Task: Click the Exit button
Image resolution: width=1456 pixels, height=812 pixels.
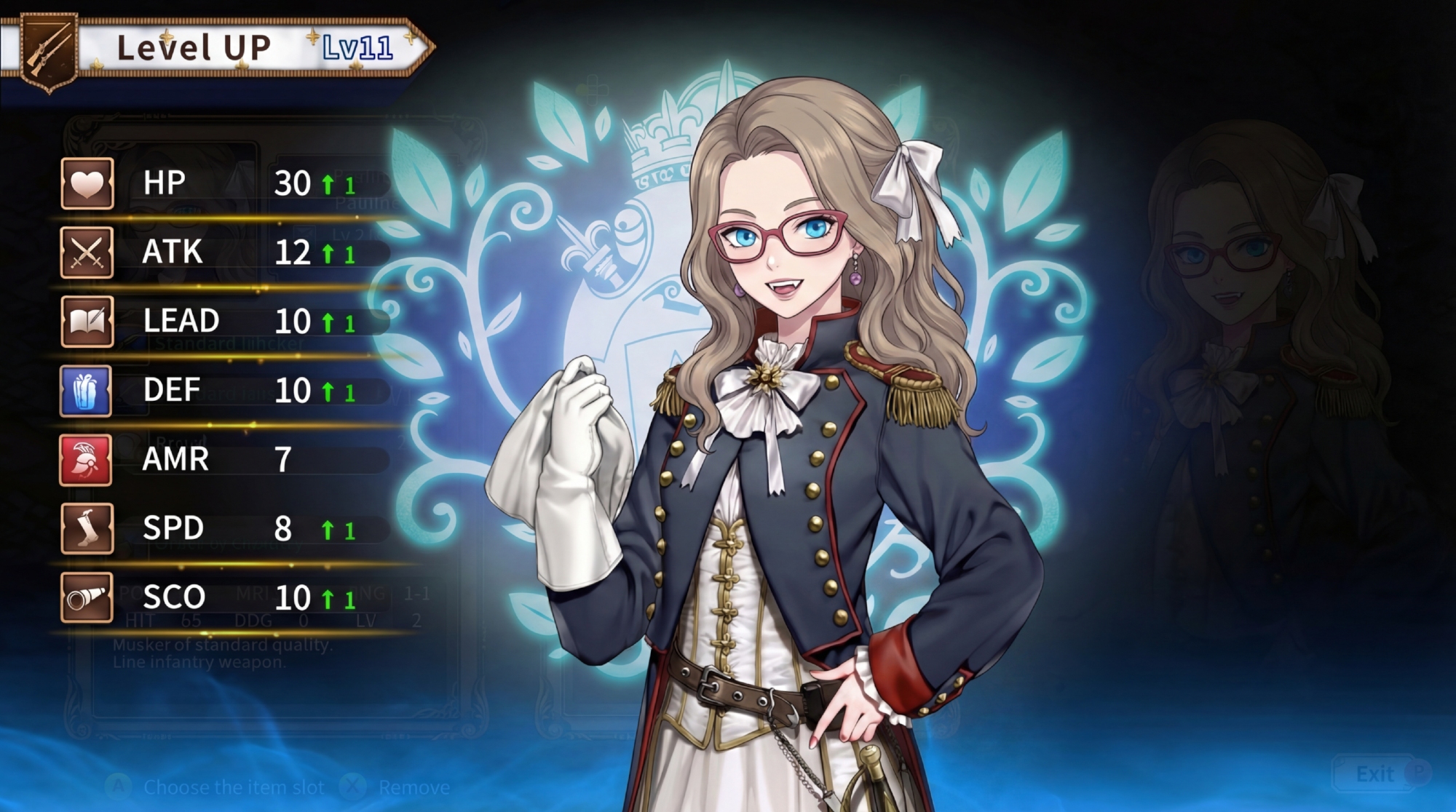Action: point(1374,774)
